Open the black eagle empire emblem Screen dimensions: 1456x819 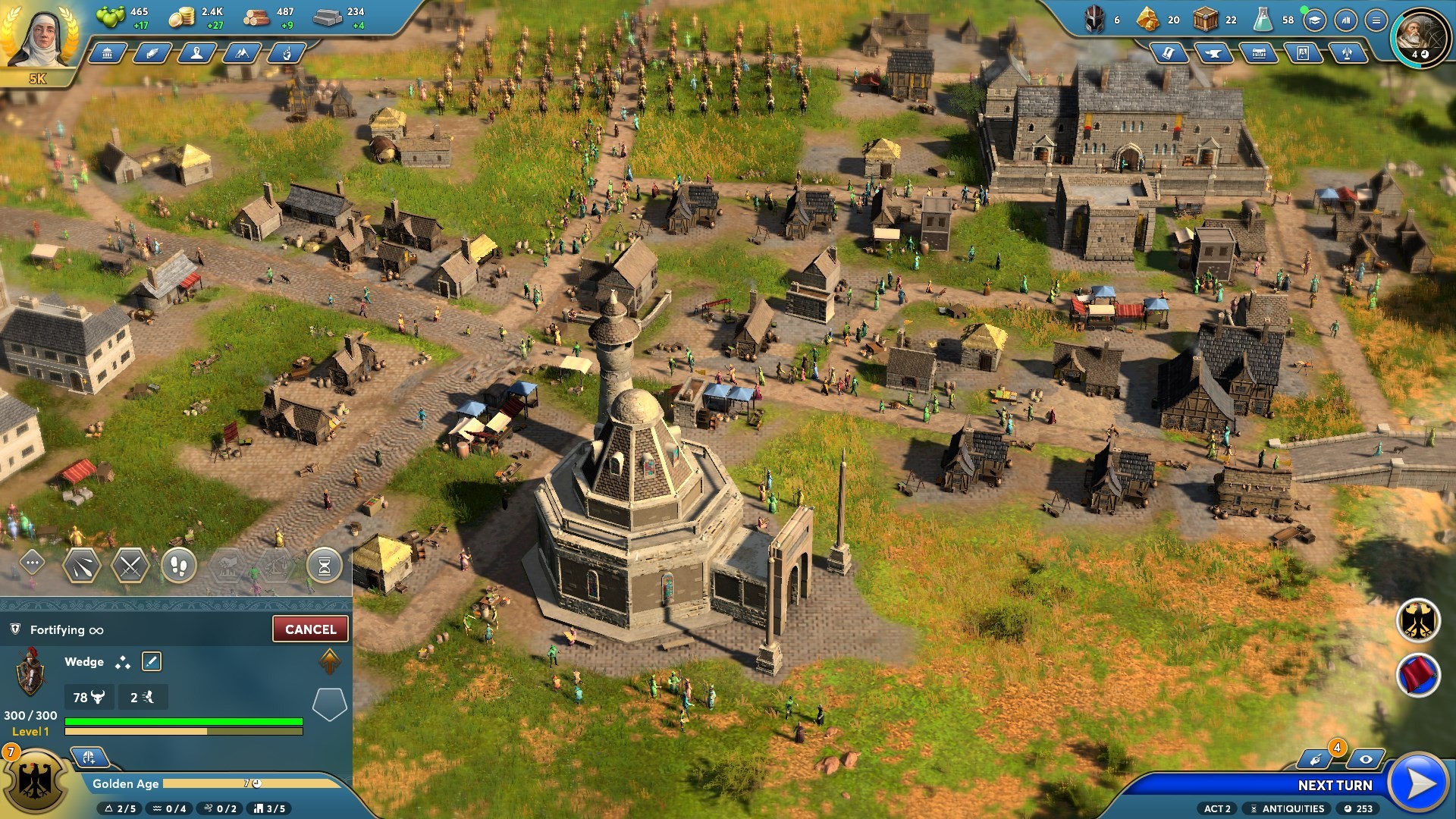pyautogui.click(x=1418, y=620)
